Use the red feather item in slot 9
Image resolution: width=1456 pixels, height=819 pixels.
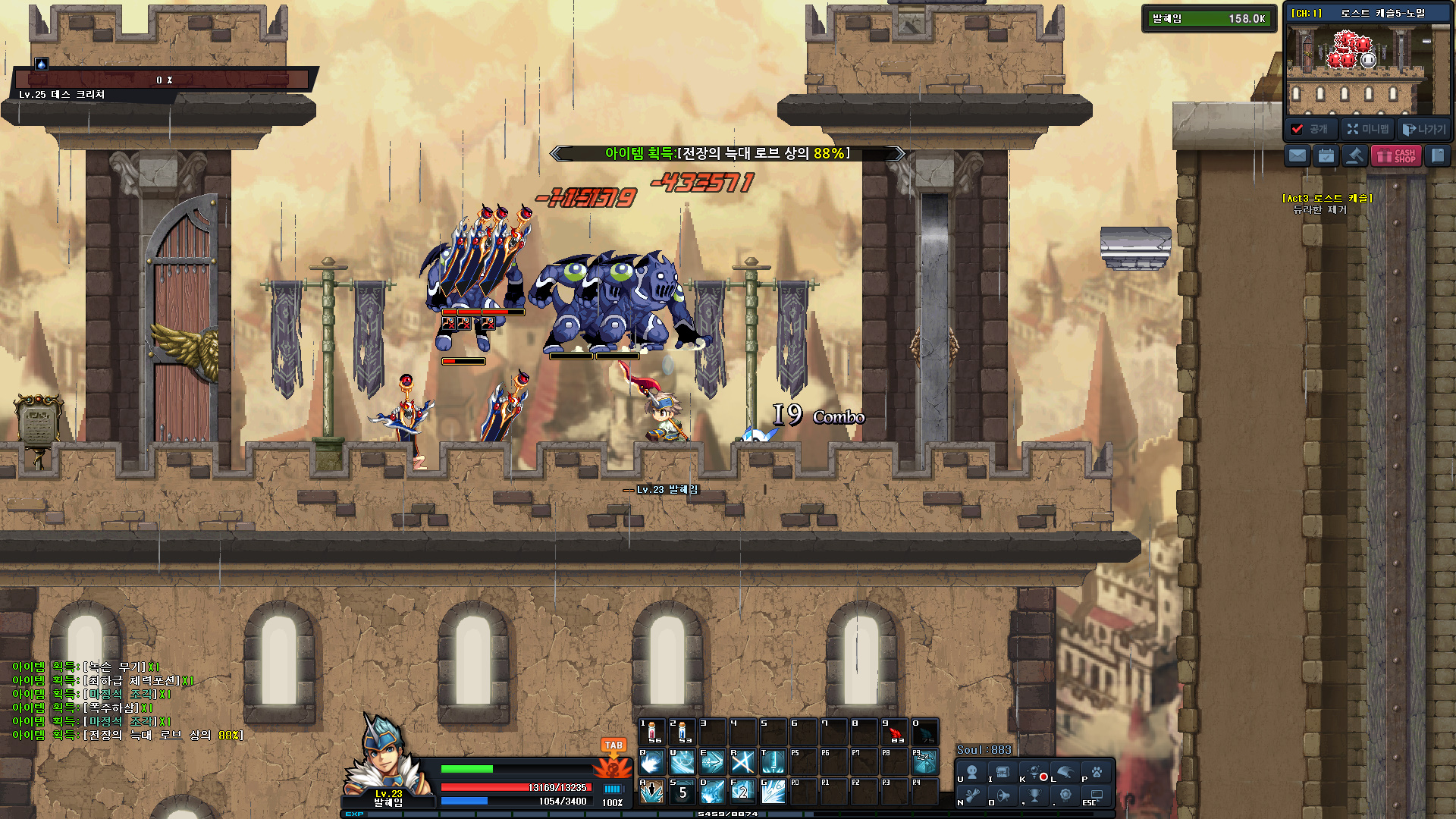point(895,733)
